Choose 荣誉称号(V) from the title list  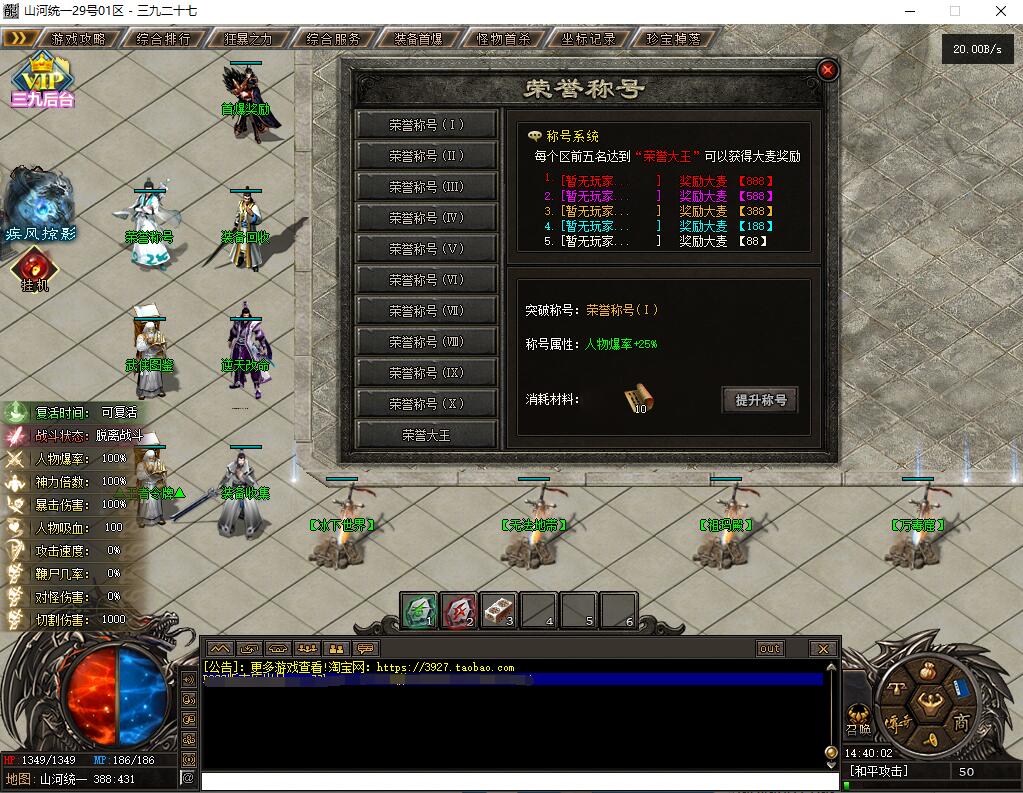click(427, 249)
